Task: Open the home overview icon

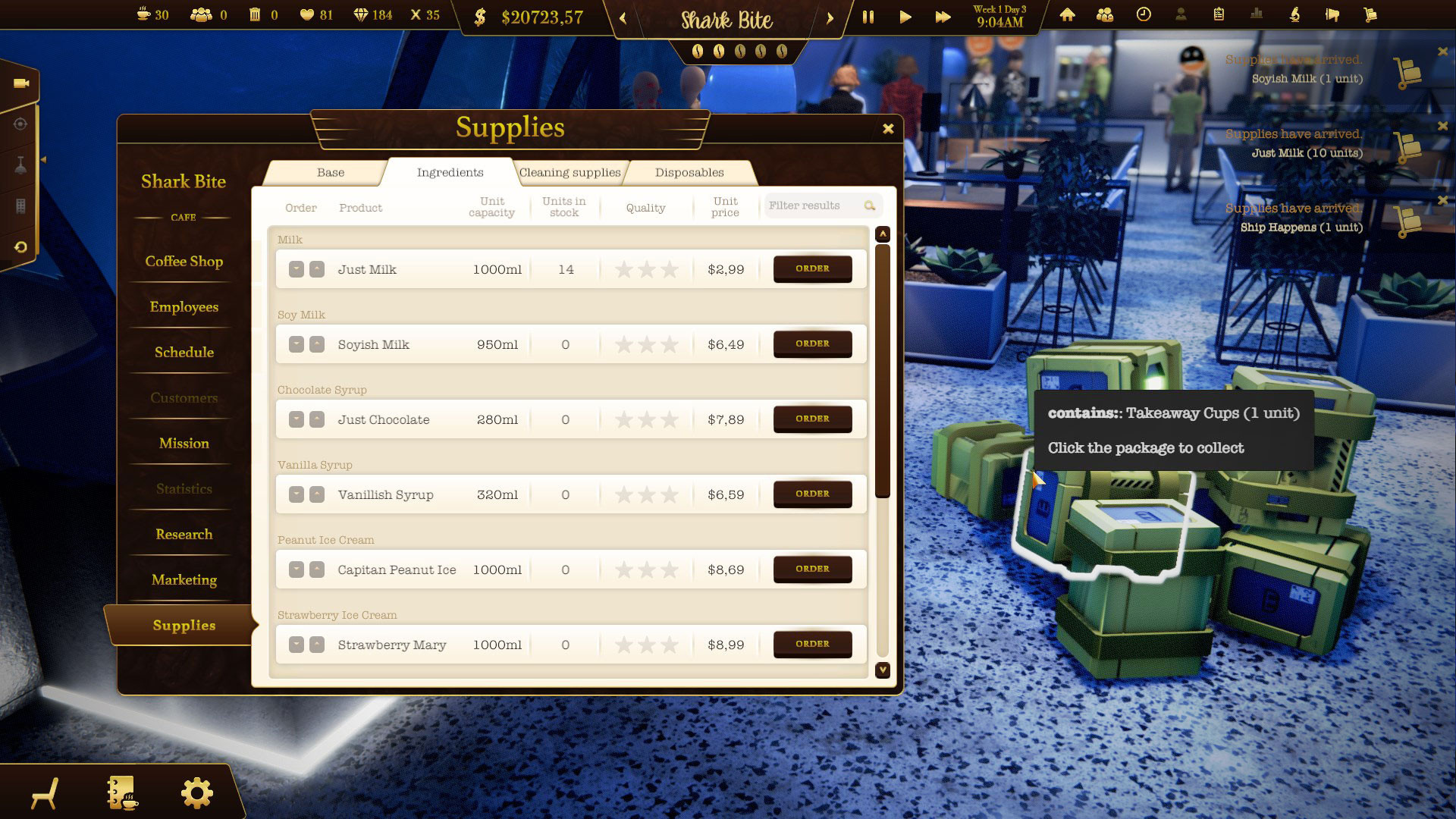Action: (1068, 15)
